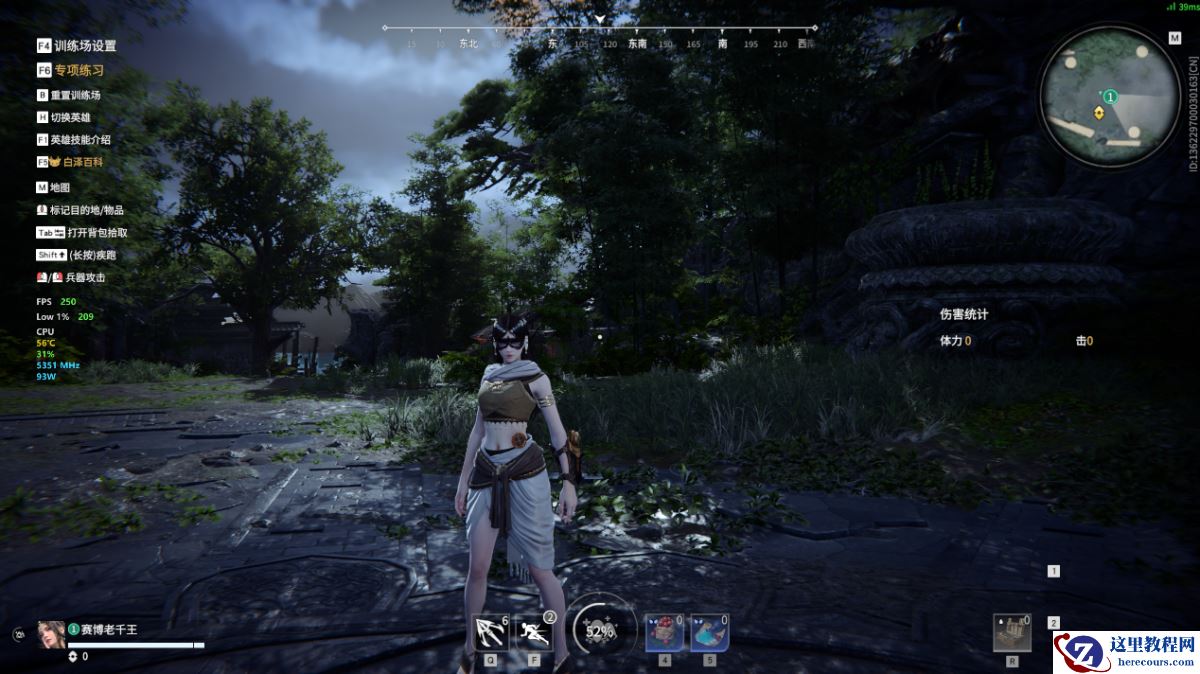Click the circular 52% gauge icon
The image size is (1200, 674).
[x=601, y=631]
